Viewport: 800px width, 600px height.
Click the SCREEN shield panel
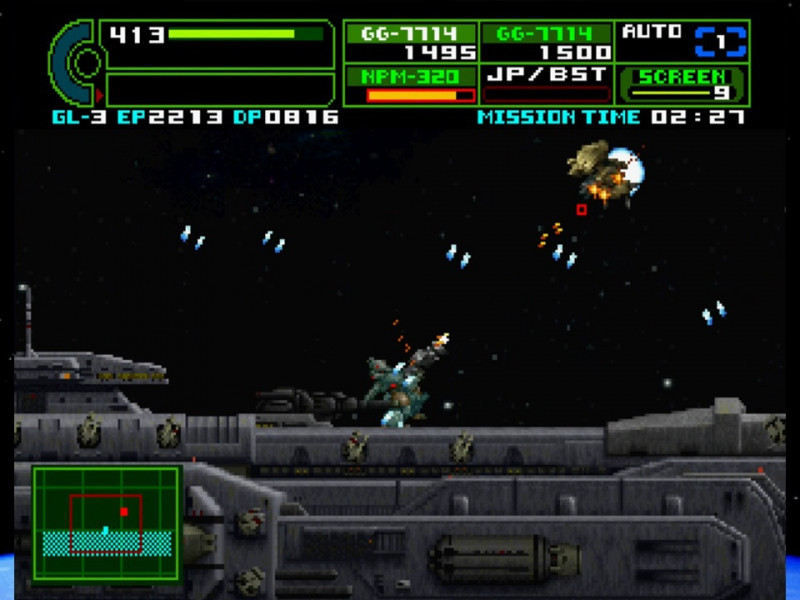point(683,85)
